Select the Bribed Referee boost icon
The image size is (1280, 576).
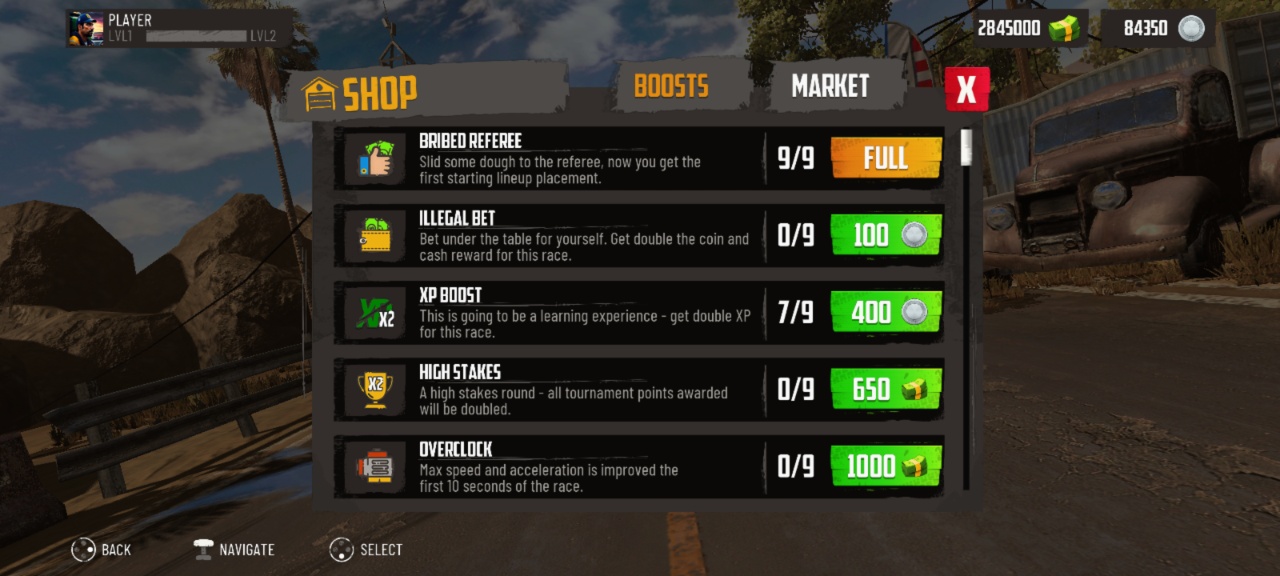(x=375, y=160)
